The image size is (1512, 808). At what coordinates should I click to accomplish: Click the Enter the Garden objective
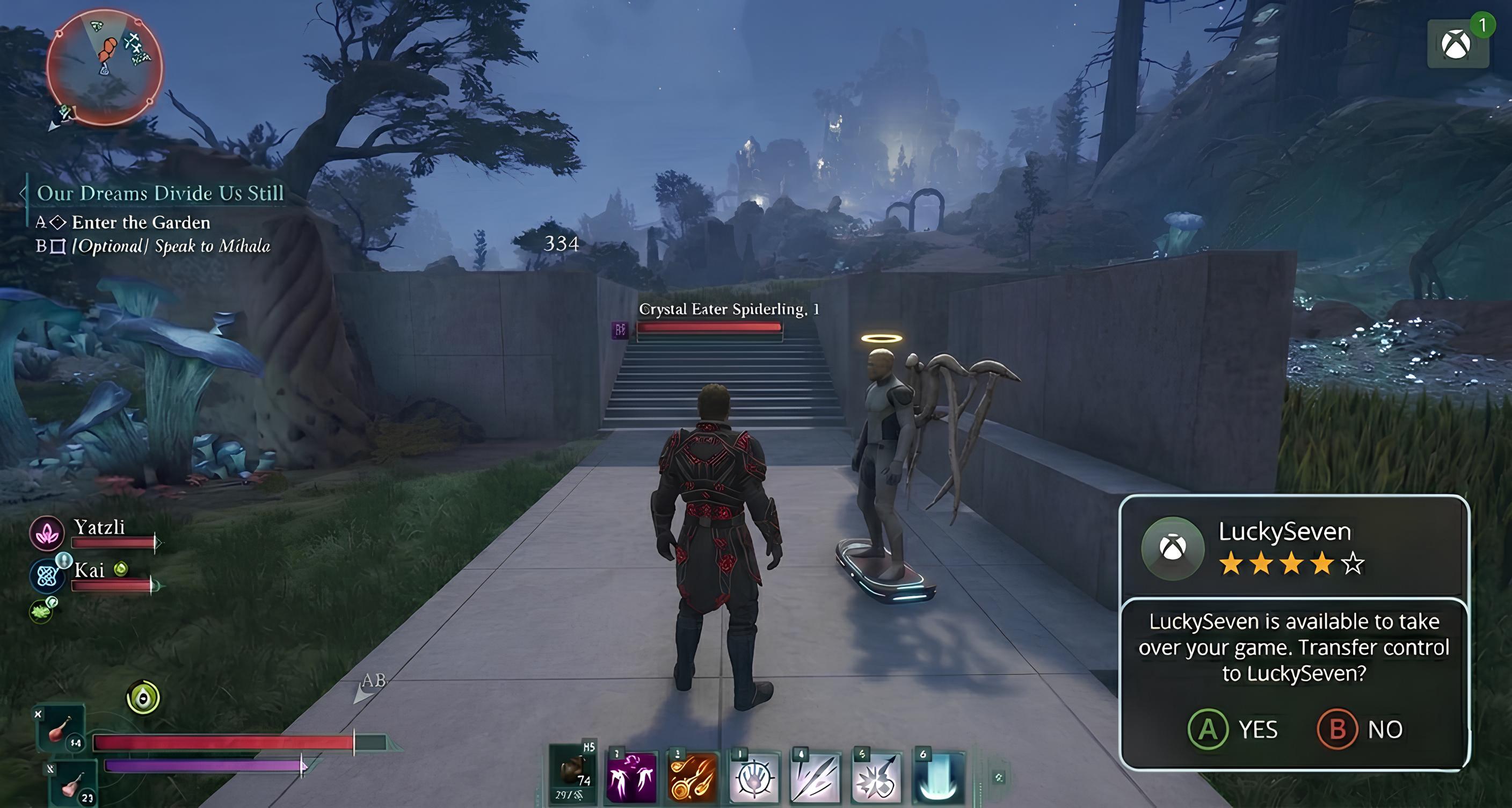click(141, 222)
